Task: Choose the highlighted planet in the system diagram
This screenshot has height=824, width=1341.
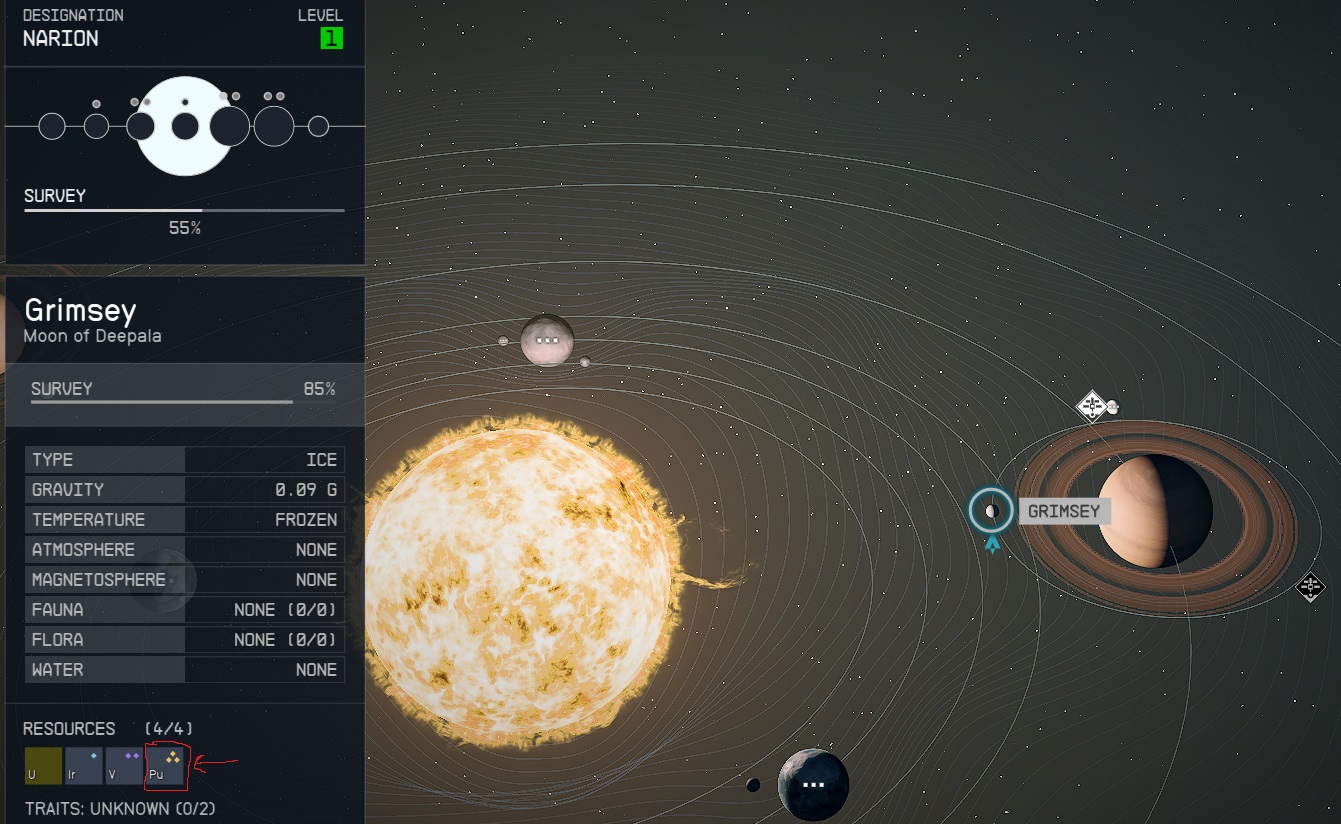Action: [x=185, y=126]
